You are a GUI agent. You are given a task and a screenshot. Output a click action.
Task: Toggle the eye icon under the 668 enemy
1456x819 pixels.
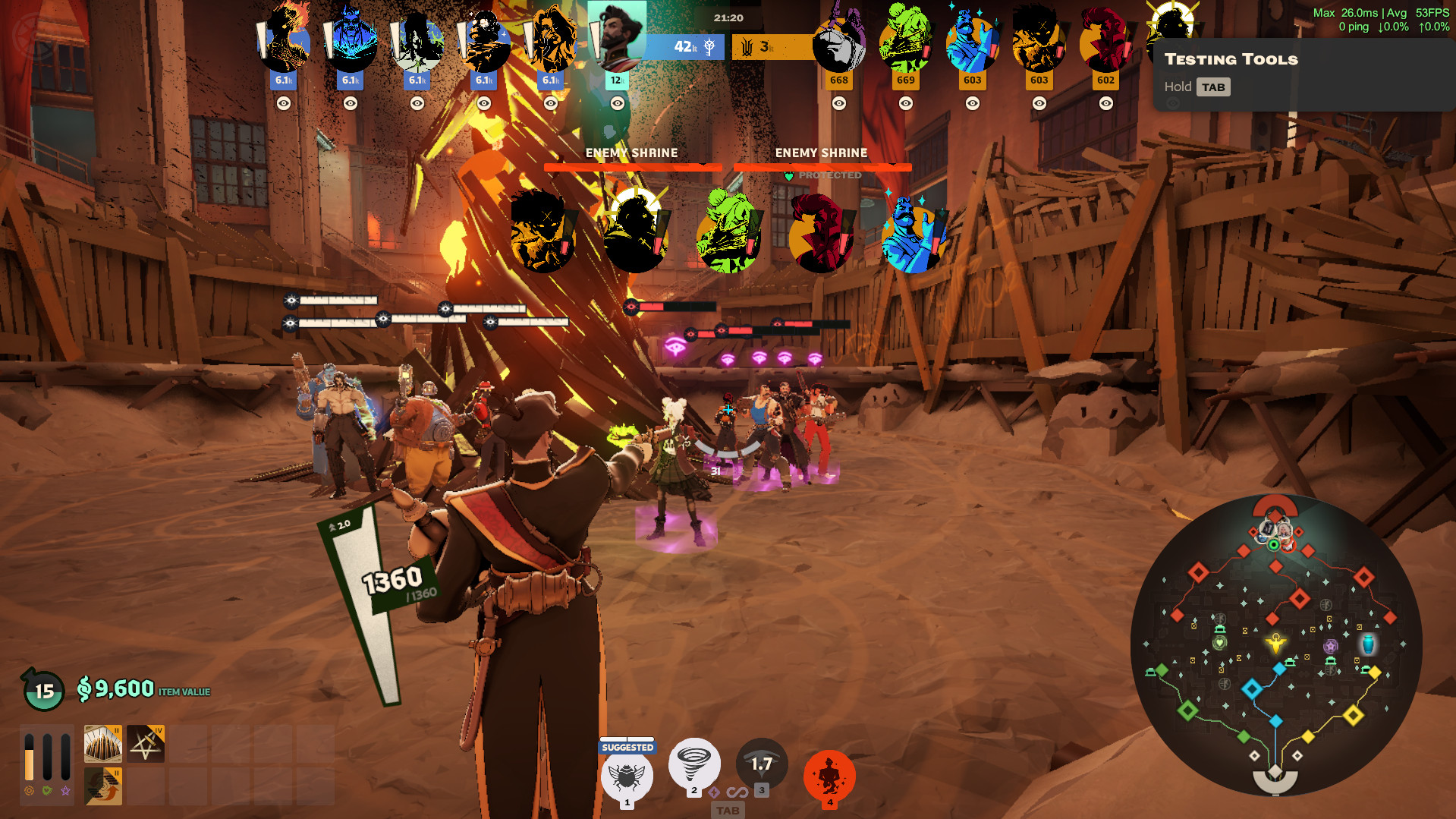[839, 103]
